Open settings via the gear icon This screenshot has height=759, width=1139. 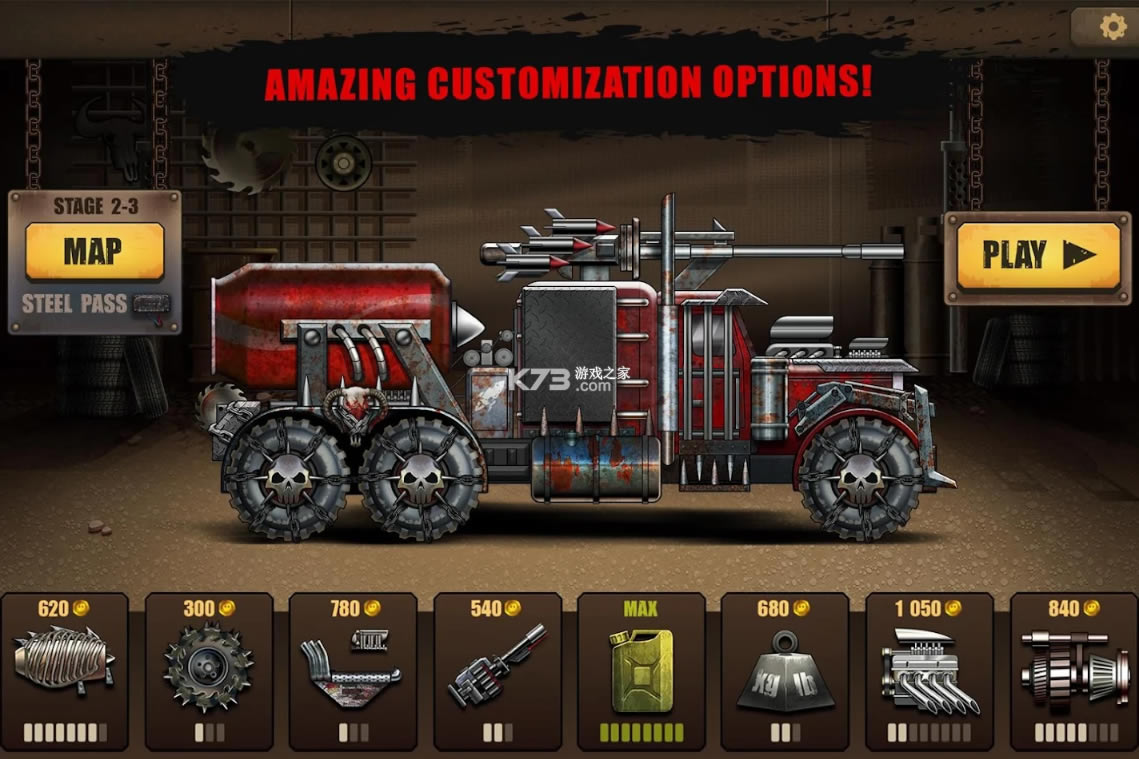[1112, 27]
